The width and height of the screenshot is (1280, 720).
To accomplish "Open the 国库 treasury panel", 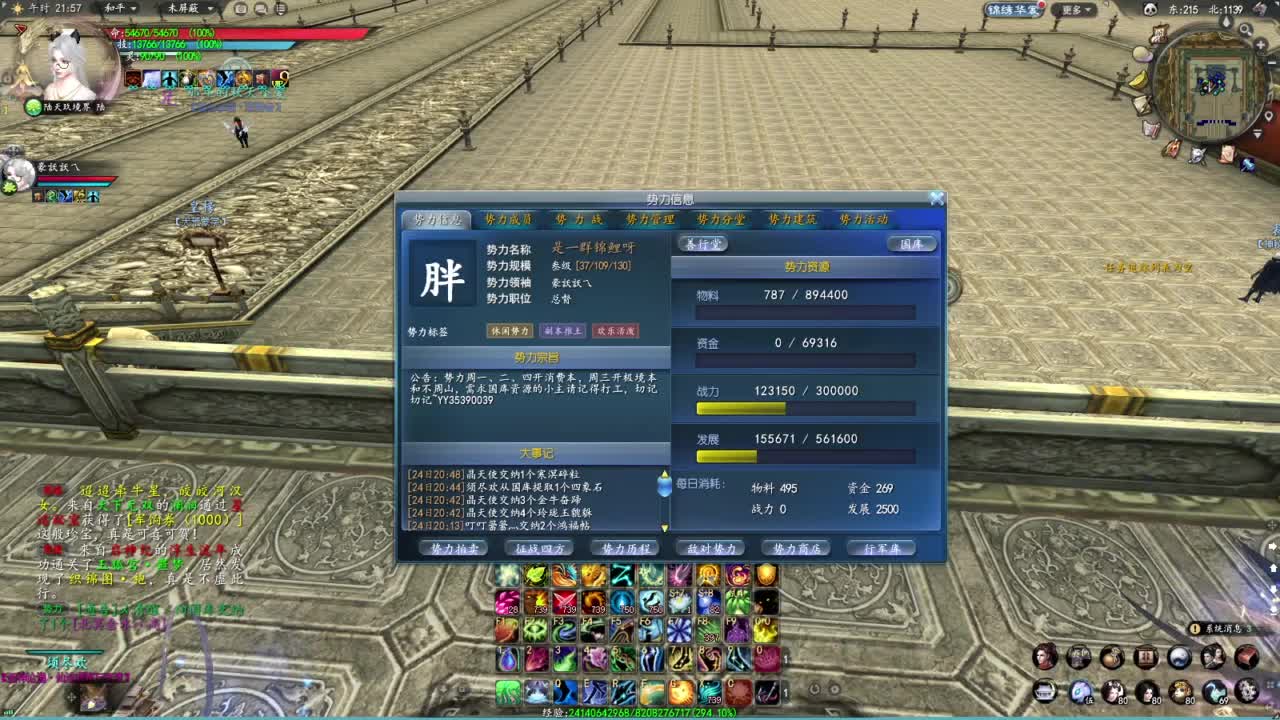I will (910, 243).
